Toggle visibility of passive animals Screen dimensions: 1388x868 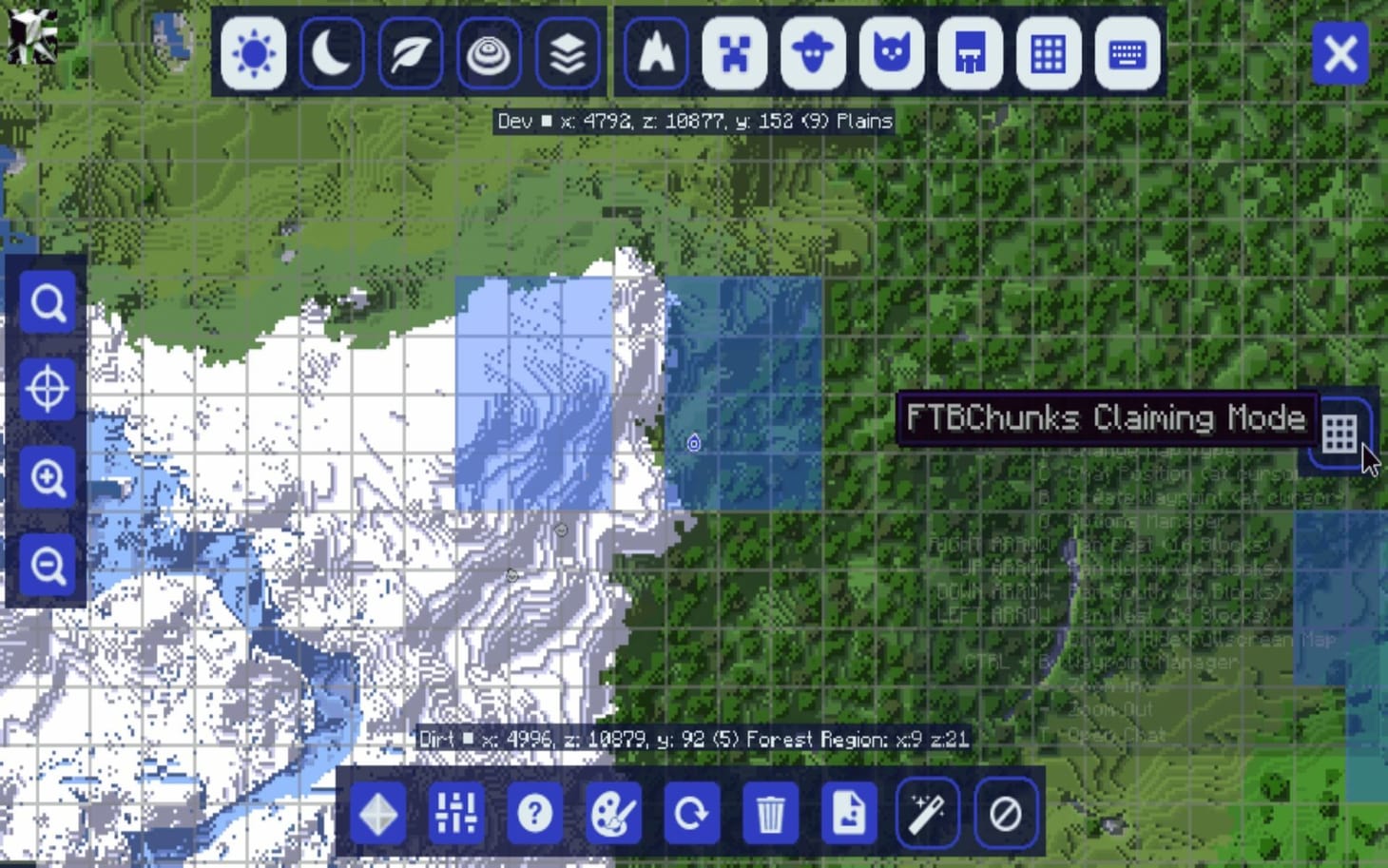tap(813, 54)
